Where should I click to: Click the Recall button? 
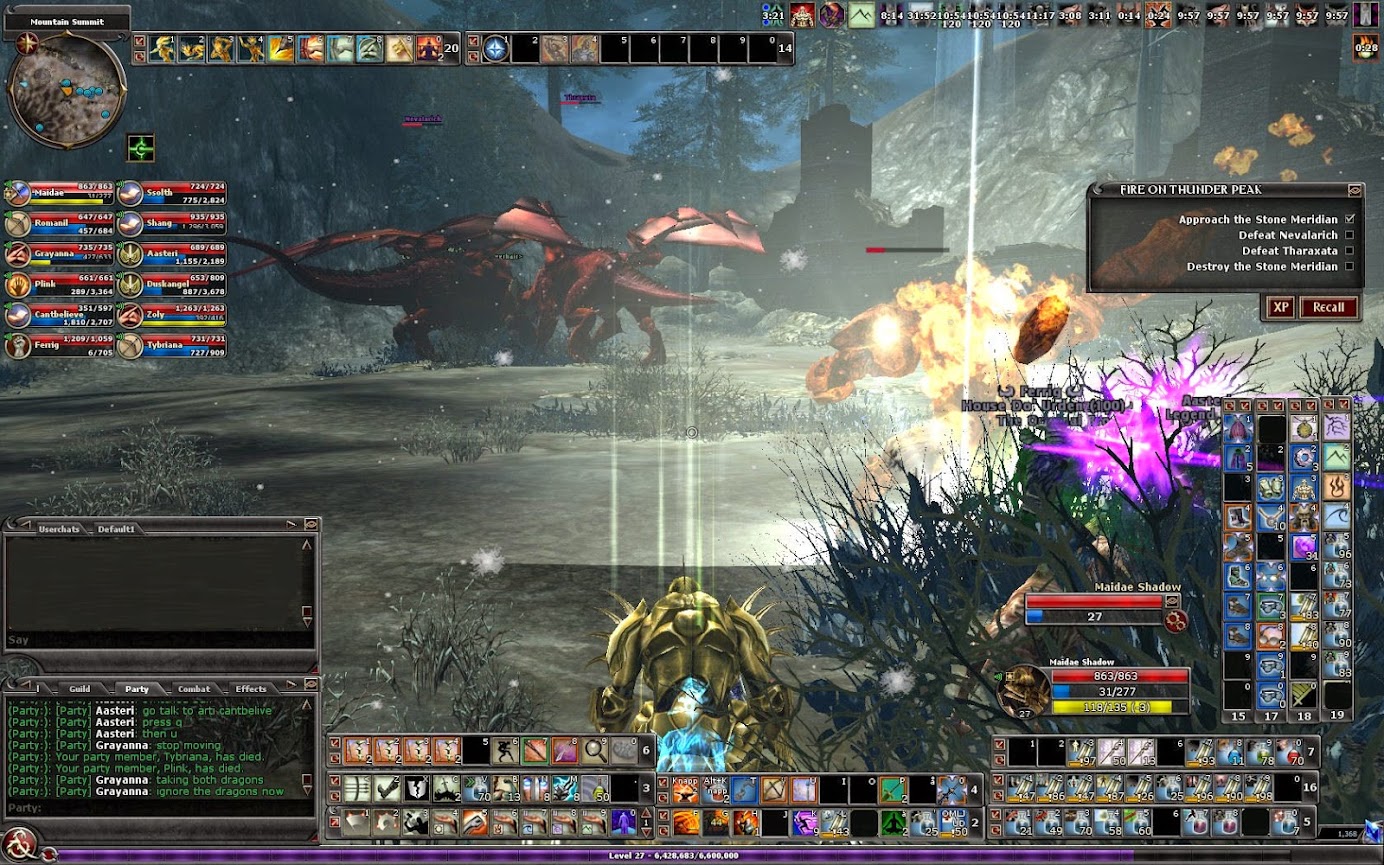1328,307
